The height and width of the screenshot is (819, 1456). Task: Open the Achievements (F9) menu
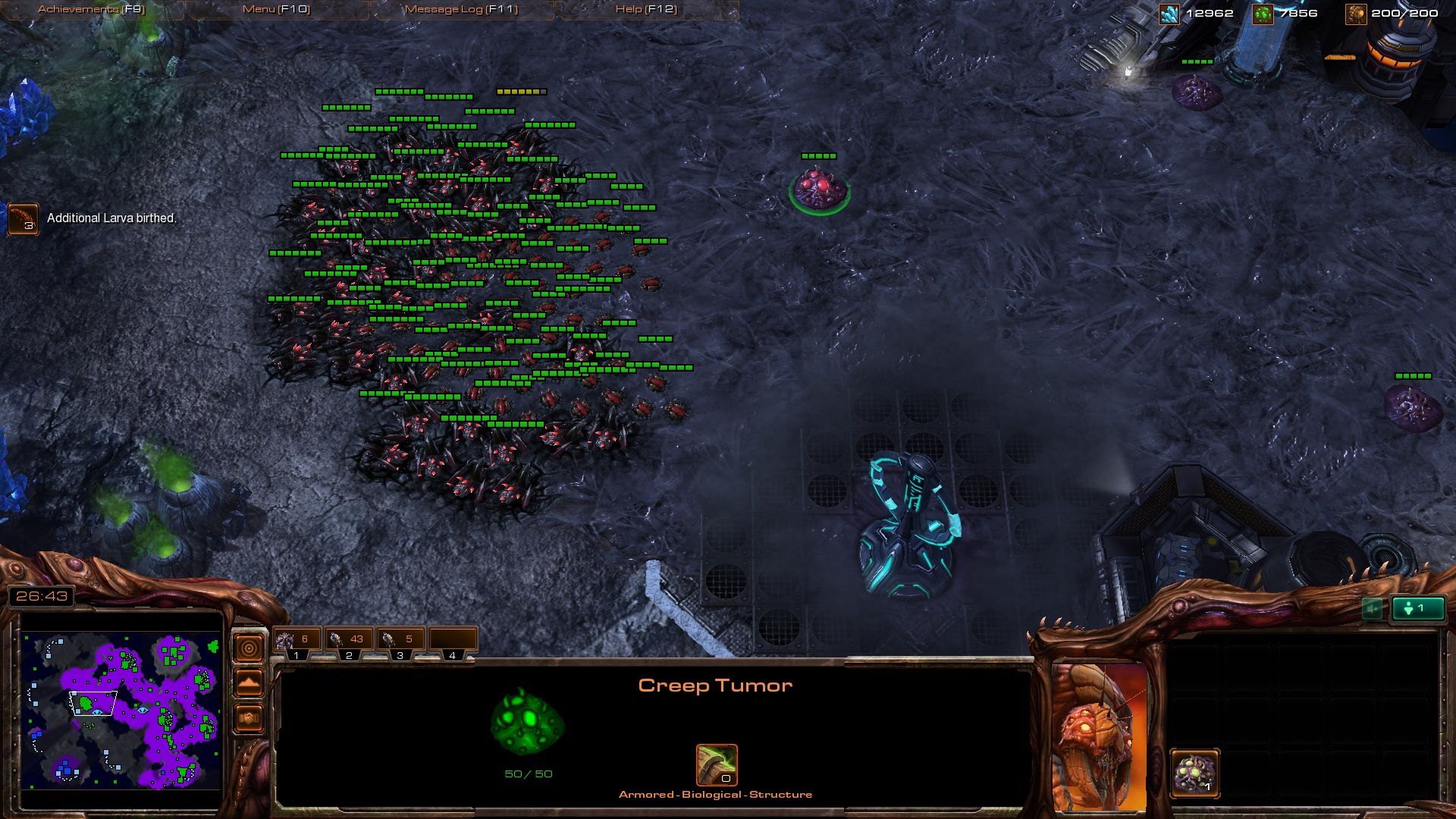click(91, 9)
